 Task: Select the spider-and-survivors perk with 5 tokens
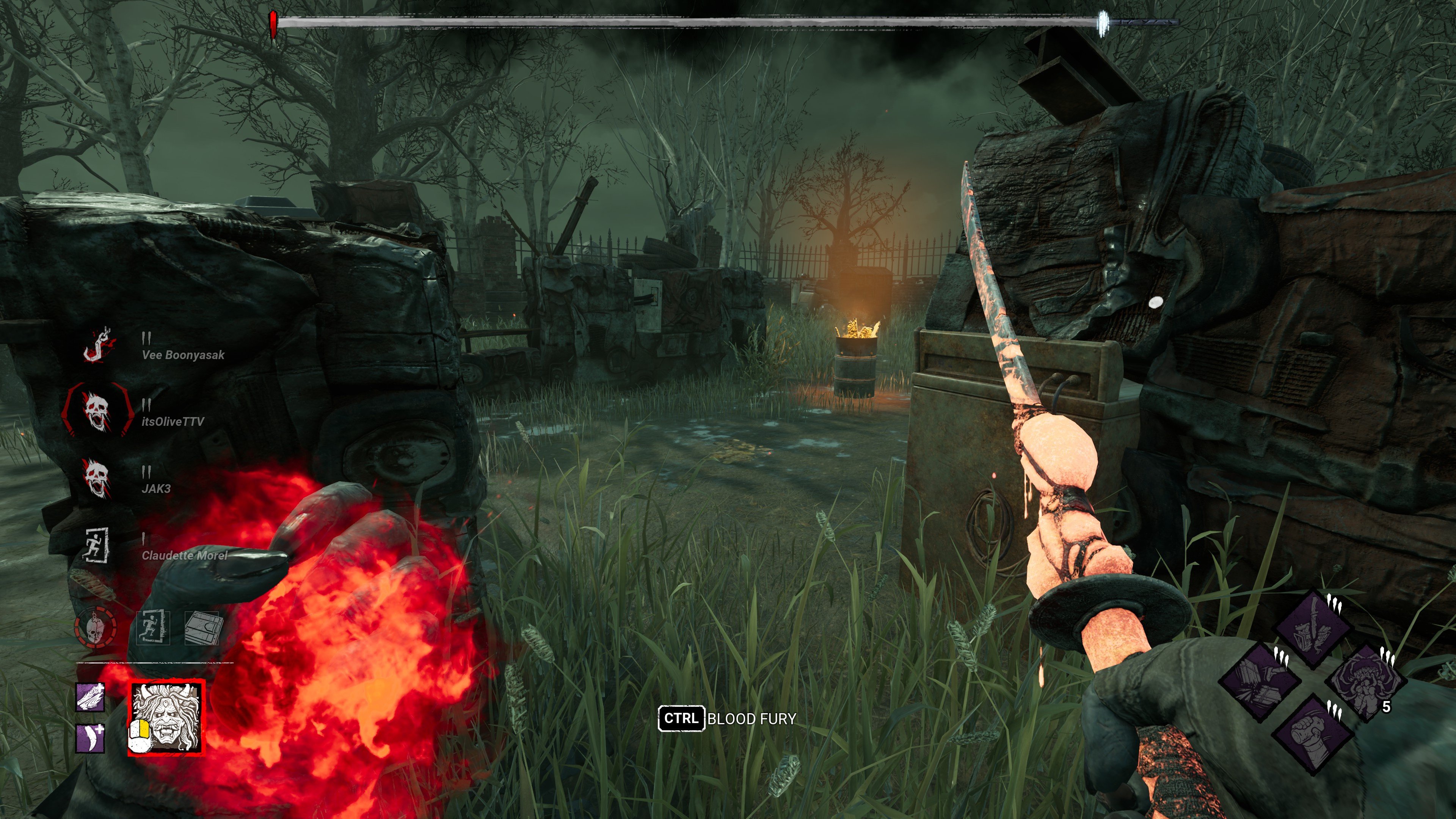(1365, 682)
